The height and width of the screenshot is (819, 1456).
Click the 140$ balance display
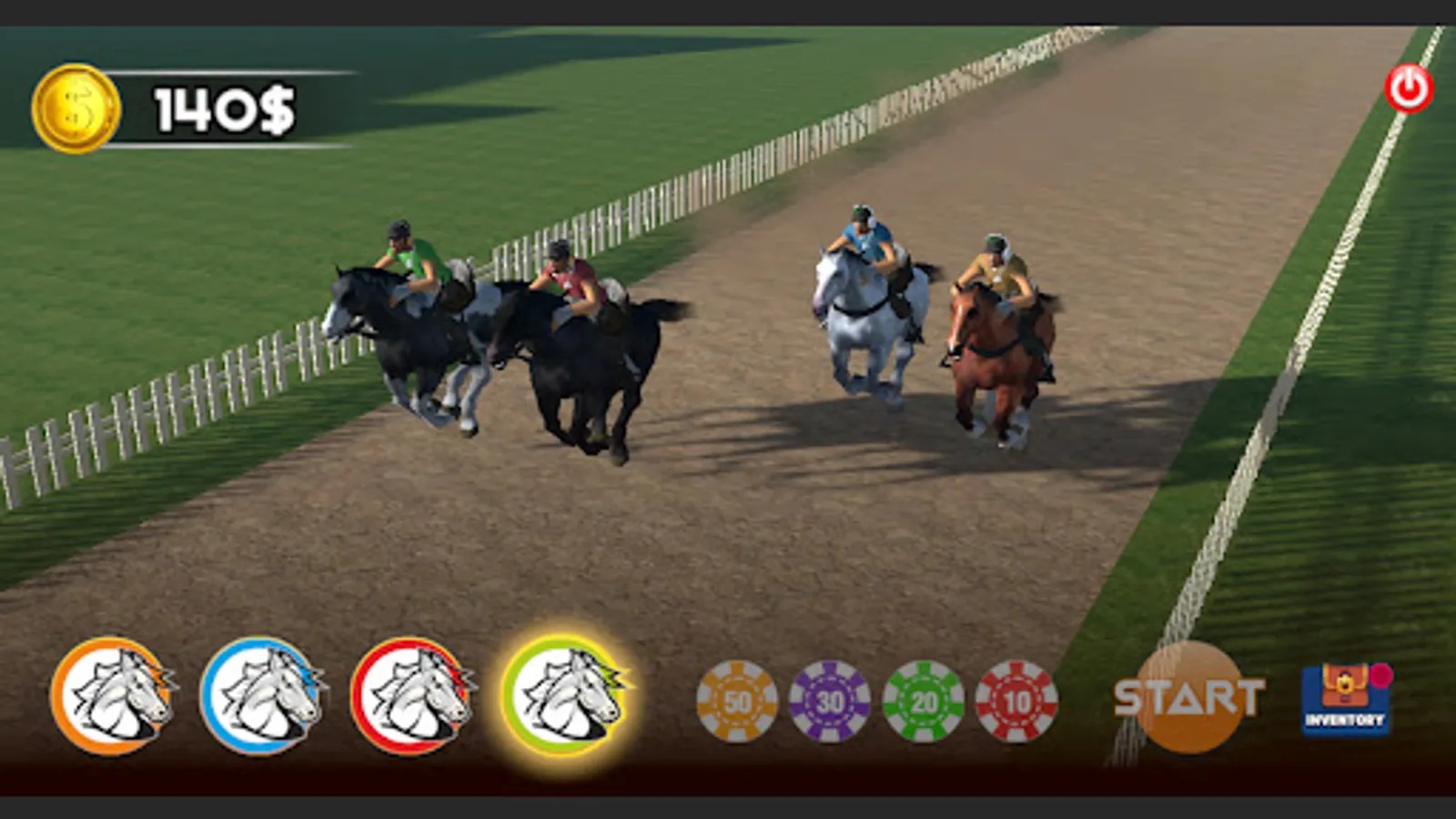pos(221,105)
